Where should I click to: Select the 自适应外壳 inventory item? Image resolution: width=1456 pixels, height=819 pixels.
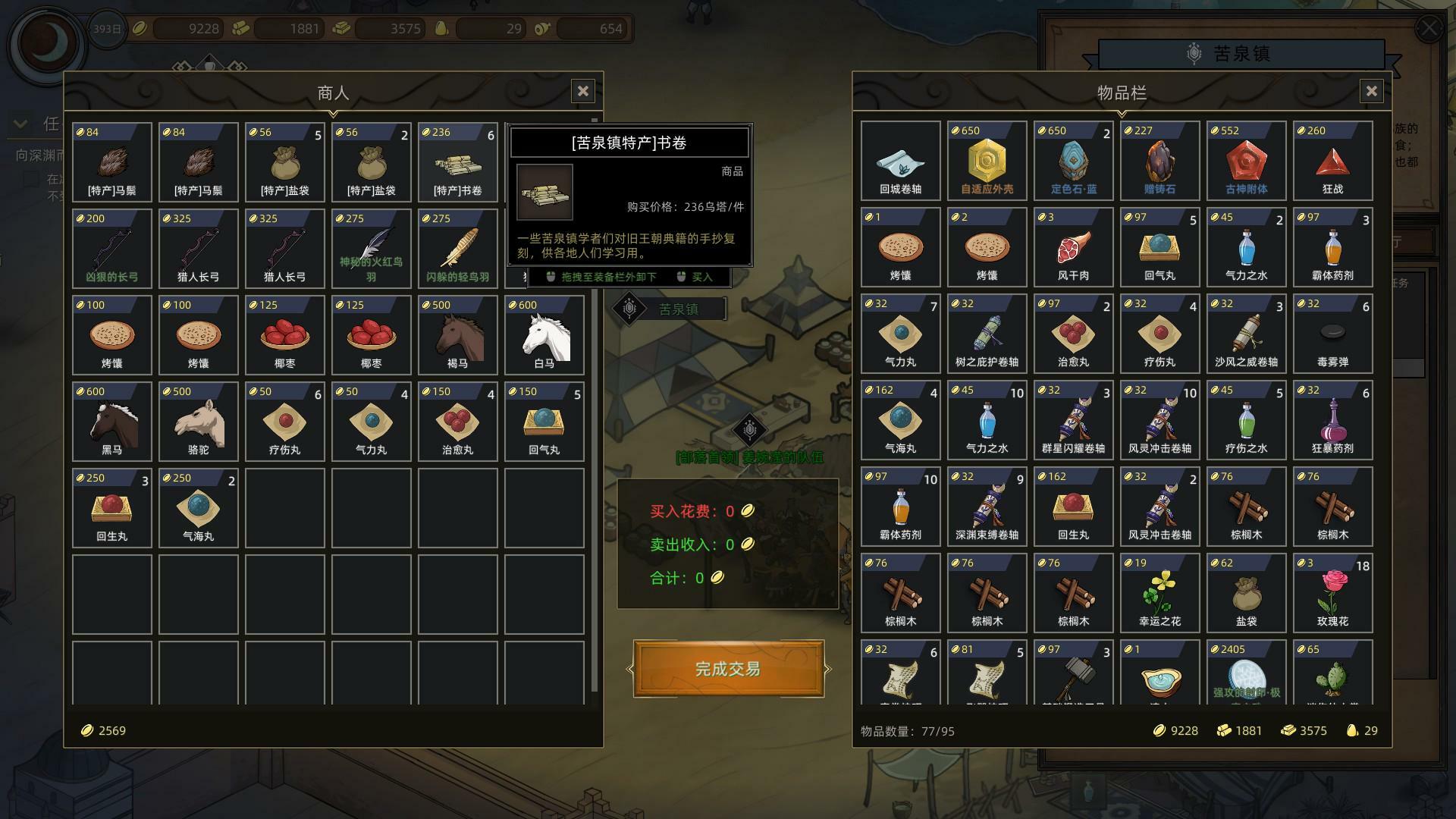coord(987,161)
